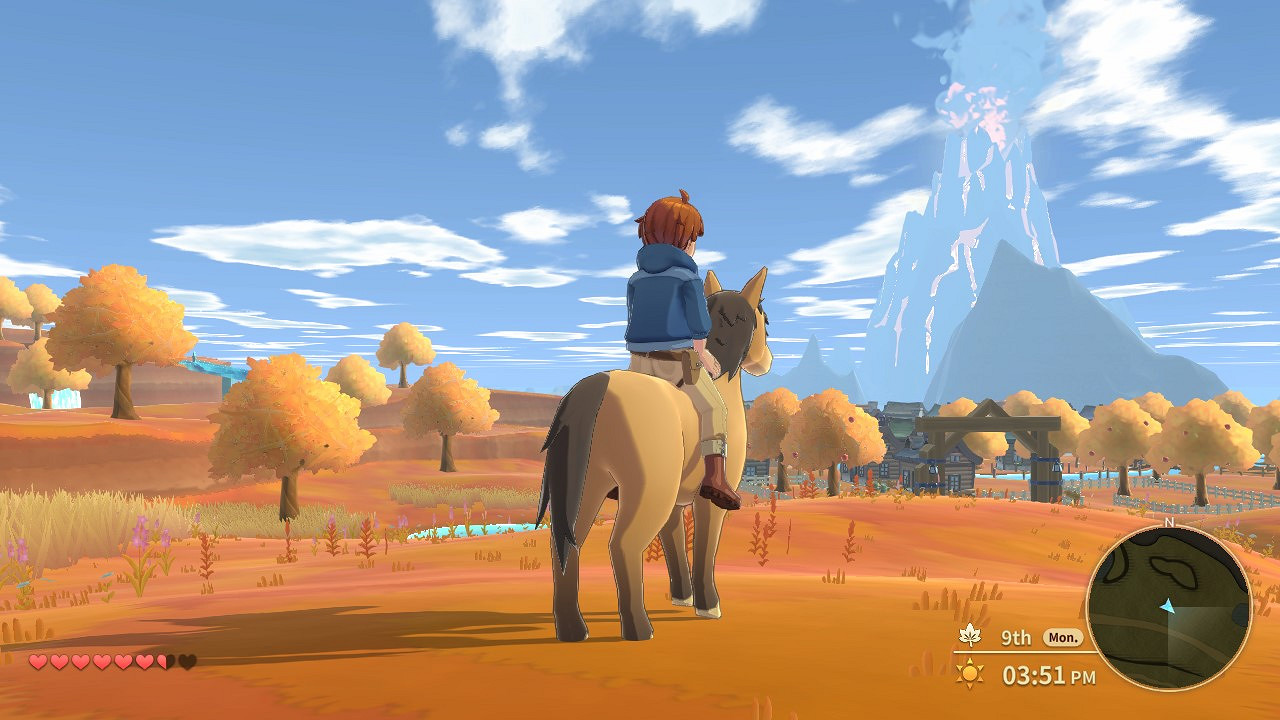Click the autumn leaf season icon
Viewport: 1280px width, 720px height.
pos(969,635)
